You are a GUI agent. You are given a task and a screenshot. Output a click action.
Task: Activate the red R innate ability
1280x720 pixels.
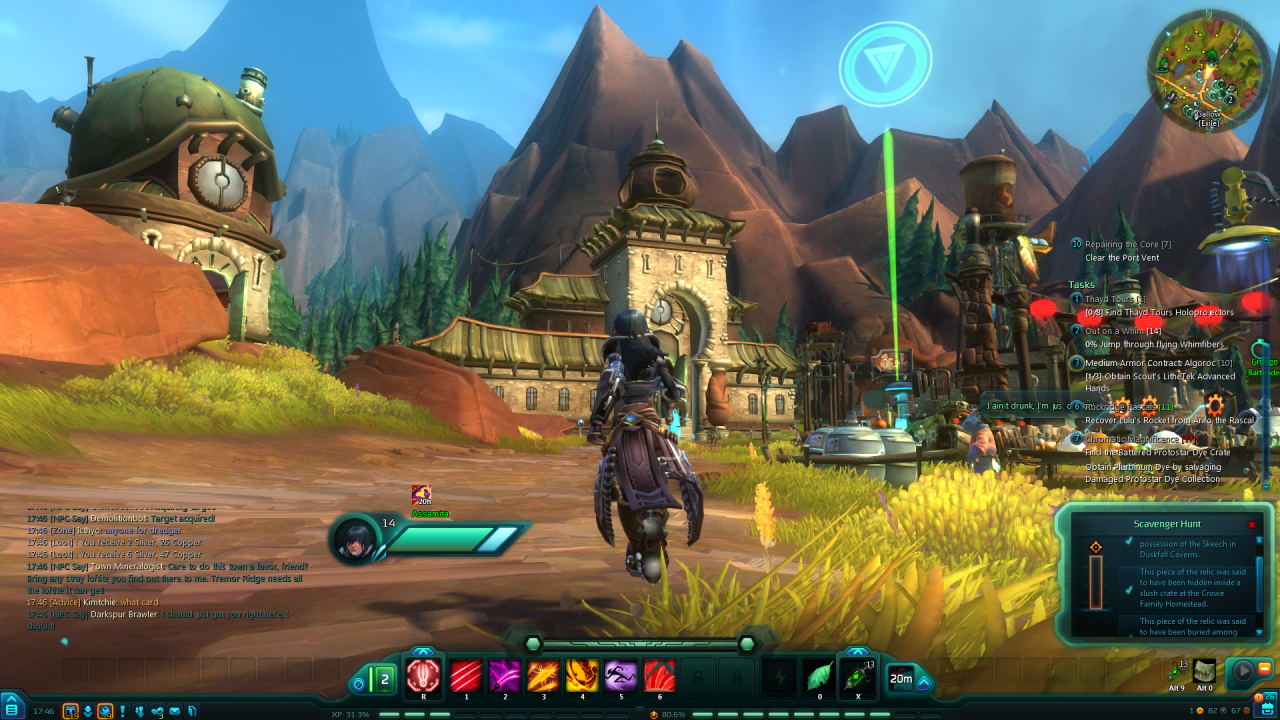[x=424, y=675]
